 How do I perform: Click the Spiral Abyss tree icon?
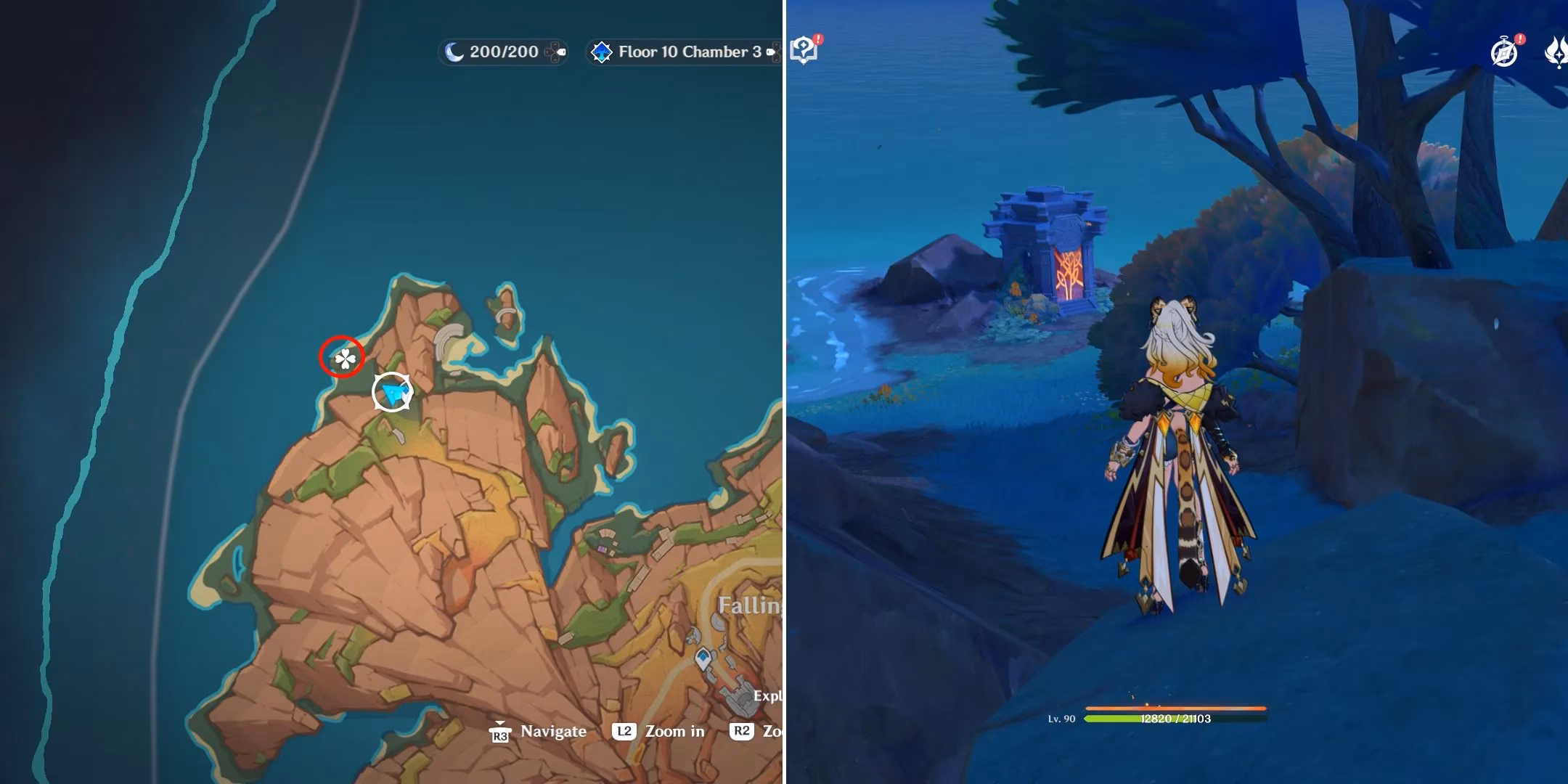click(602, 52)
